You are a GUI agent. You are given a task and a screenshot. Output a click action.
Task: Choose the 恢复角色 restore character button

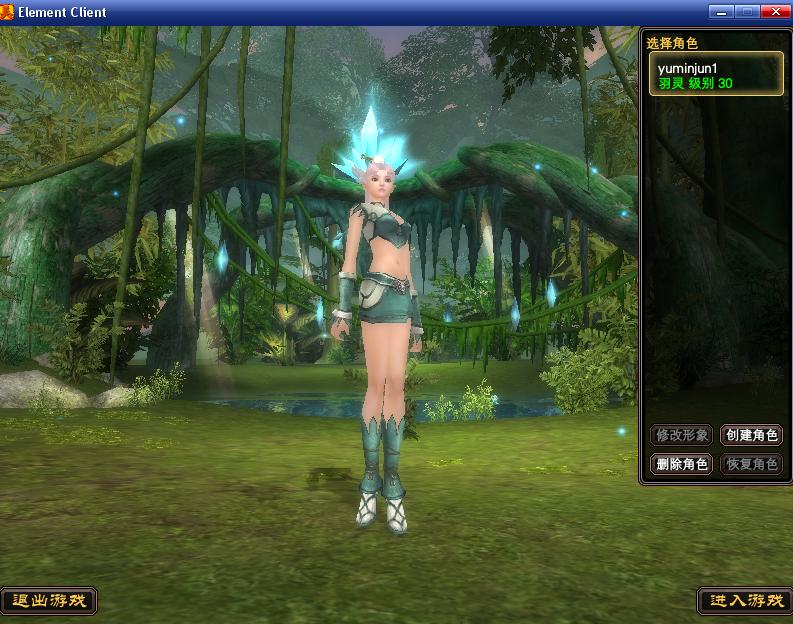point(751,464)
